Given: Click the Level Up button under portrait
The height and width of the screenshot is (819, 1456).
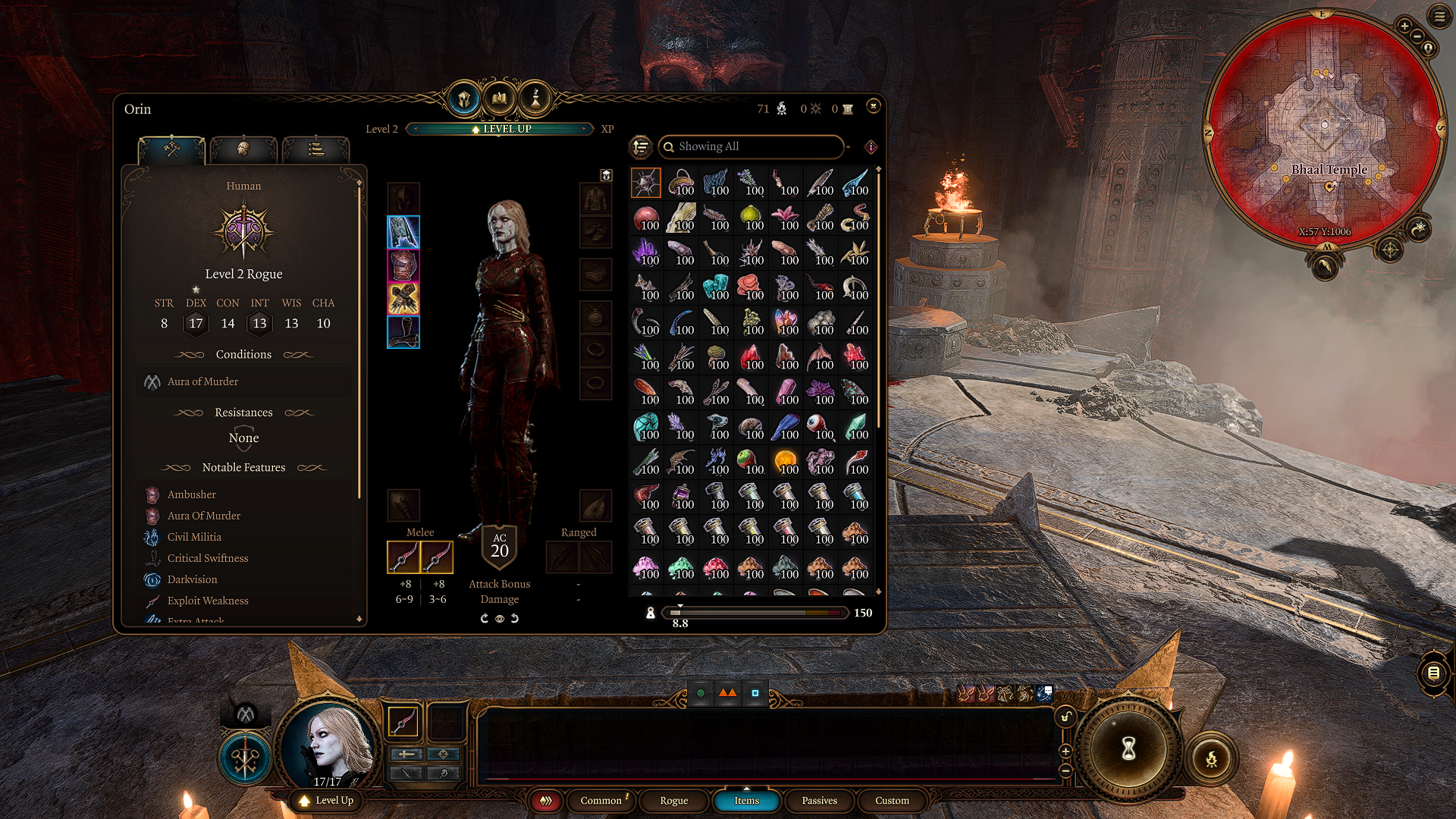Looking at the screenshot, I should tap(327, 801).
